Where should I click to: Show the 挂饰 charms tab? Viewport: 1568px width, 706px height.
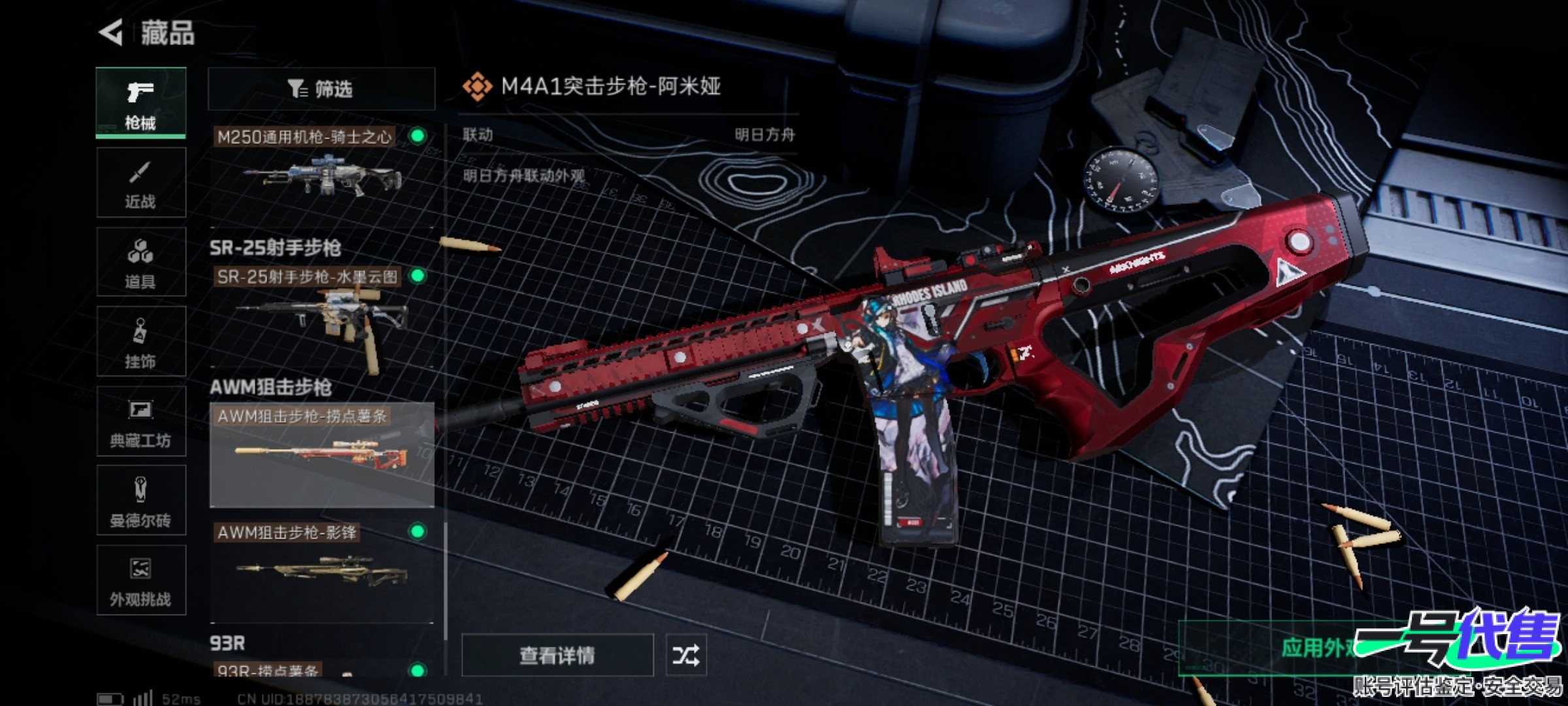click(140, 342)
